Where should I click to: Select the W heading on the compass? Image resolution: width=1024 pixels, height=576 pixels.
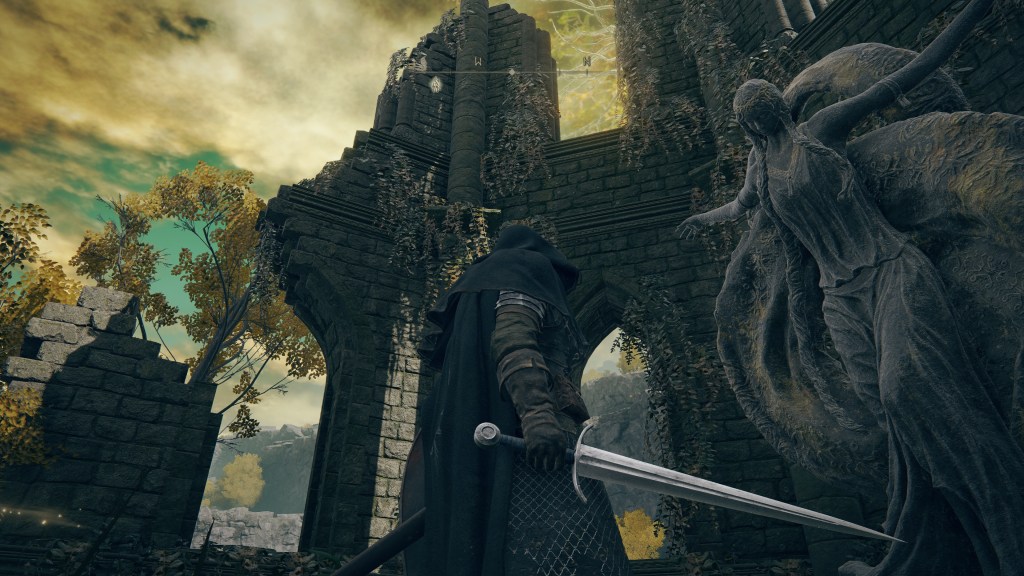coord(478,62)
